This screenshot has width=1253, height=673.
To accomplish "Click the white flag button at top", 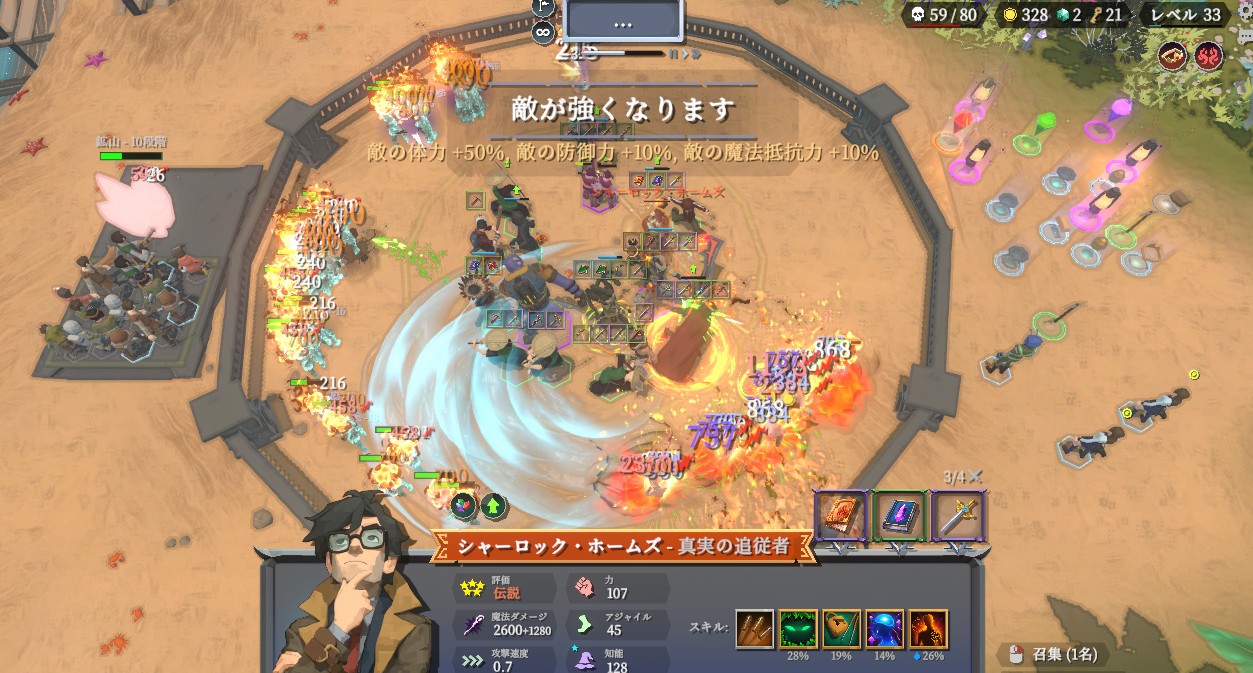I will [543, 7].
